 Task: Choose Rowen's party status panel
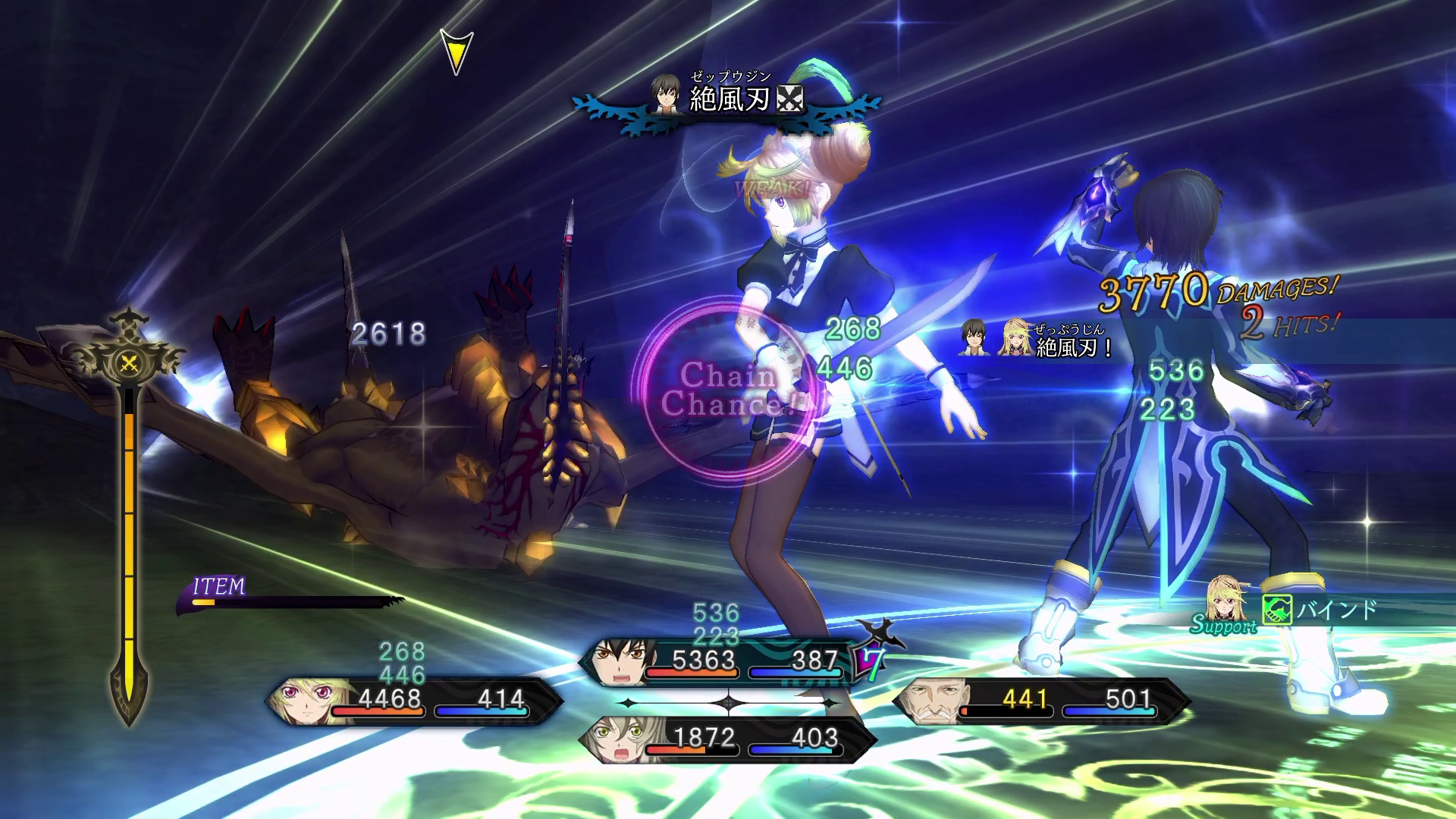tap(1040, 701)
